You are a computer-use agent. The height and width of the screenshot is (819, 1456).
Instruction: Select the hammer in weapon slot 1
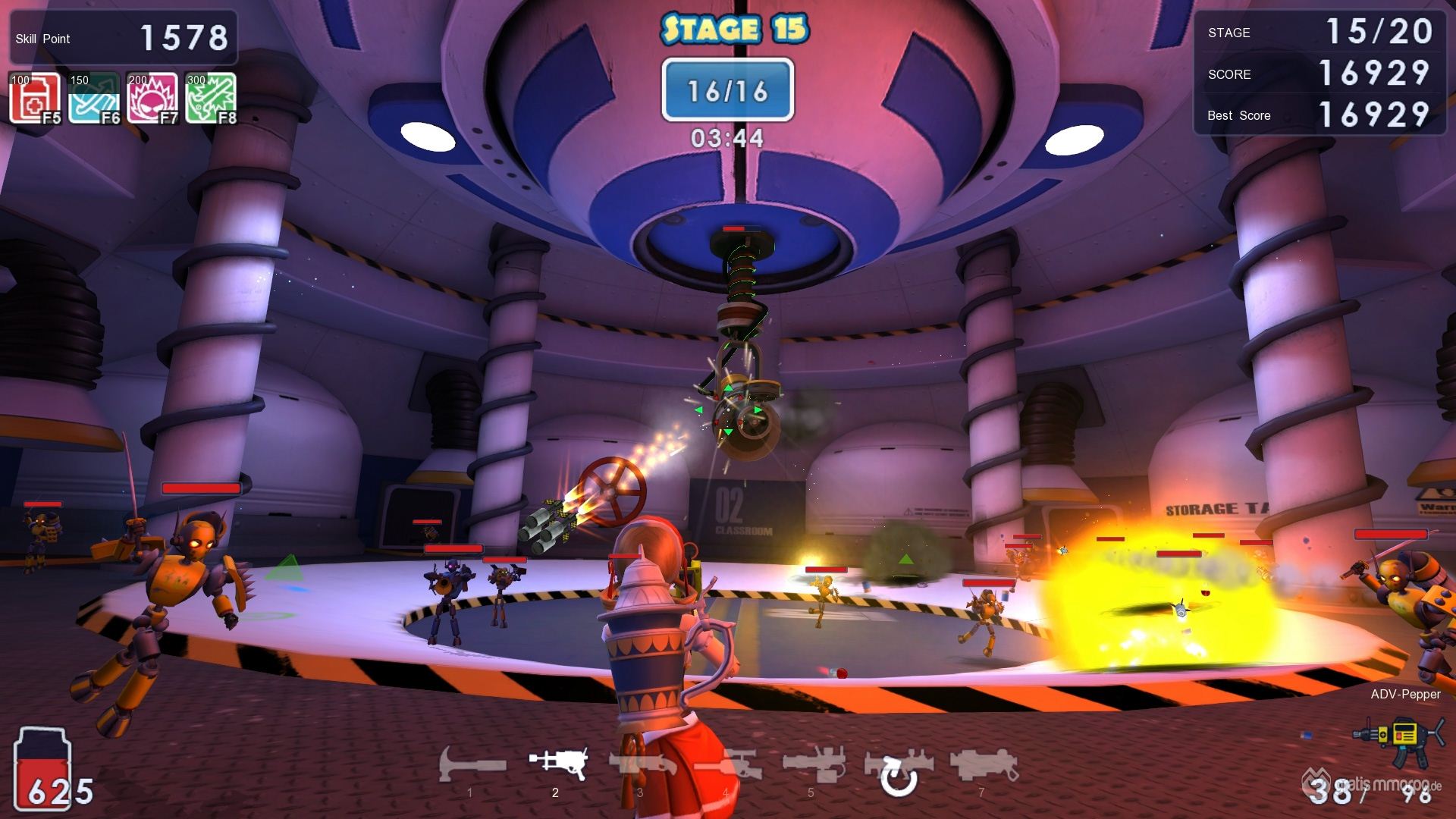pyautogui.click(x=472, y=764)
